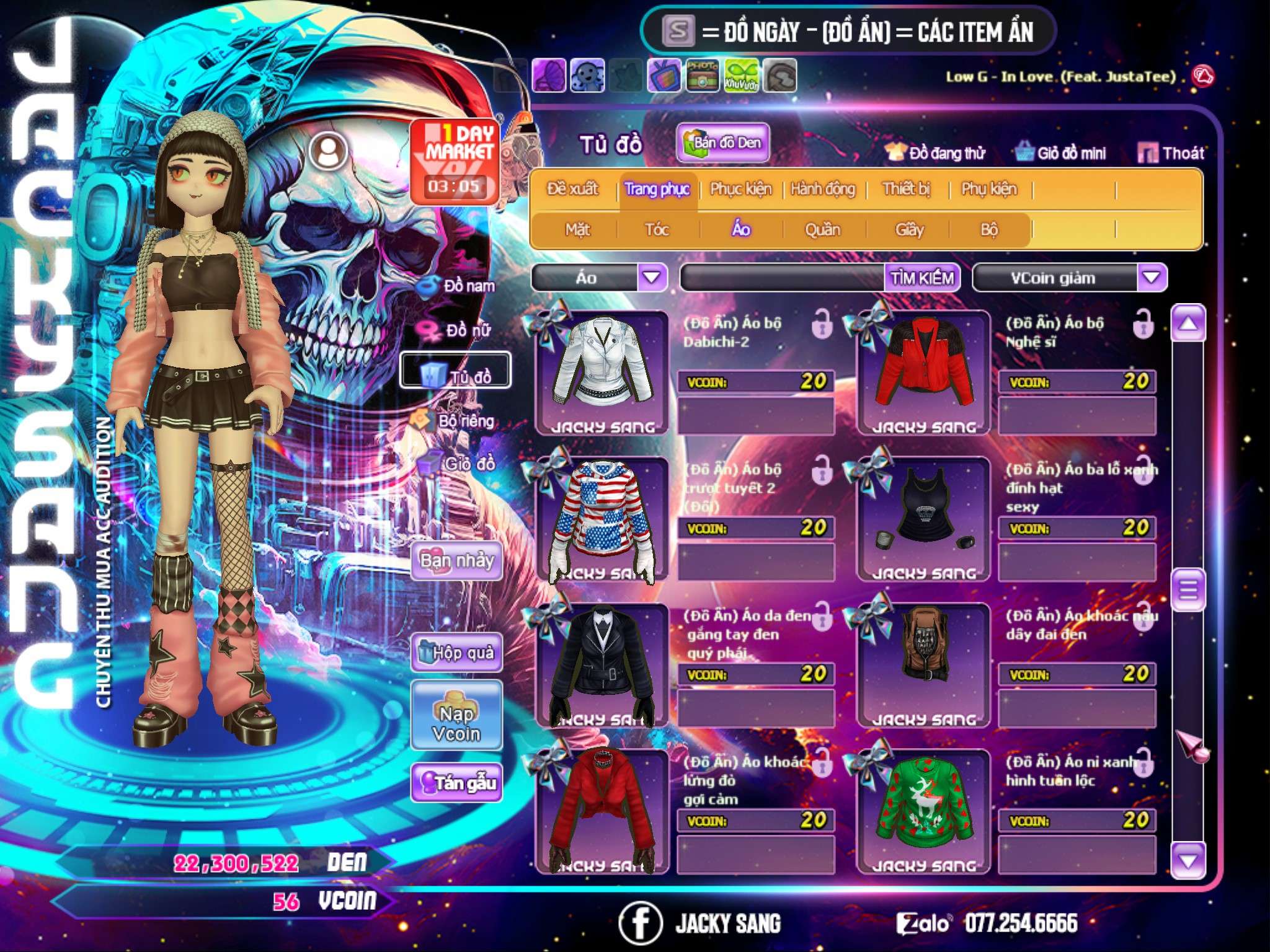
Task: Choose the Tóc subcategory
Action: click(x=657, y=230)
